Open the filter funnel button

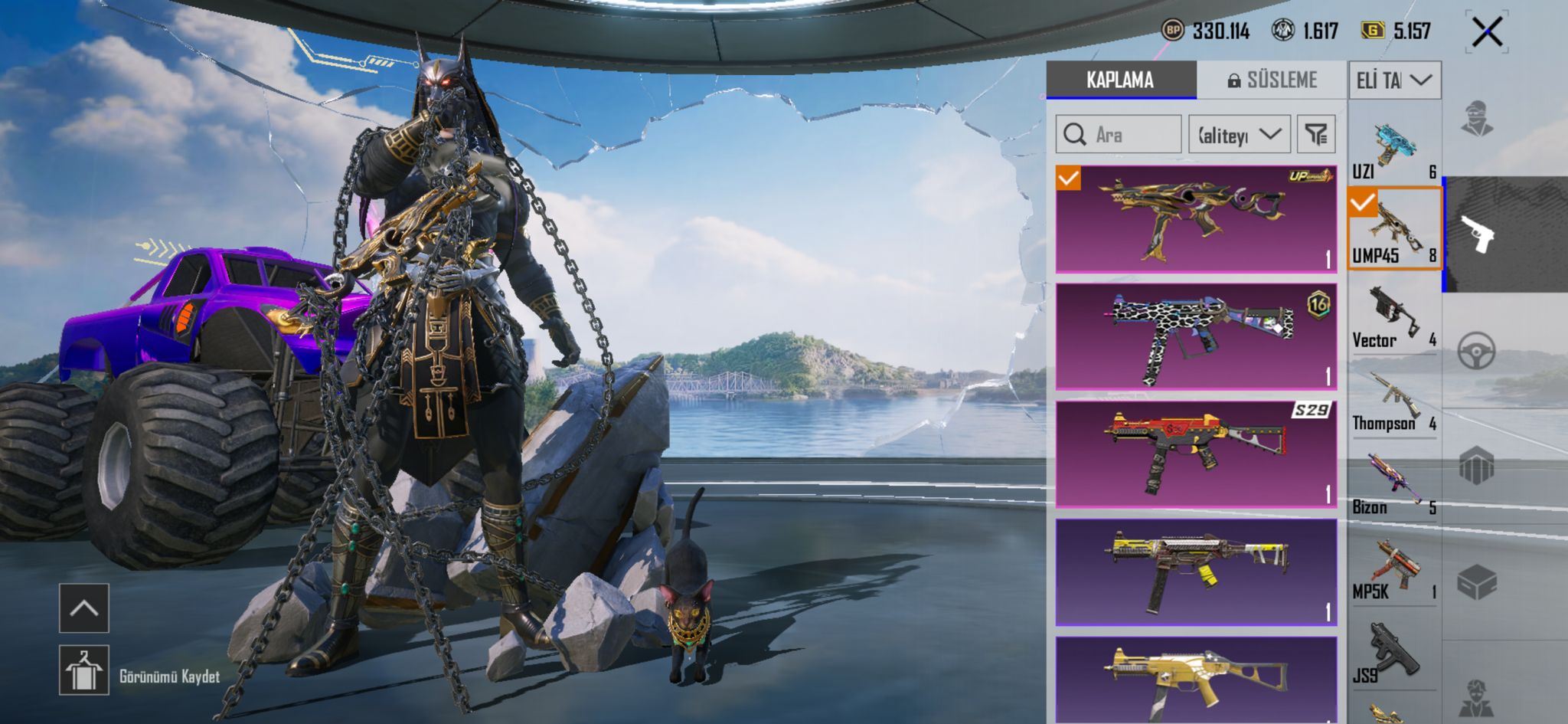[1316, 135]
